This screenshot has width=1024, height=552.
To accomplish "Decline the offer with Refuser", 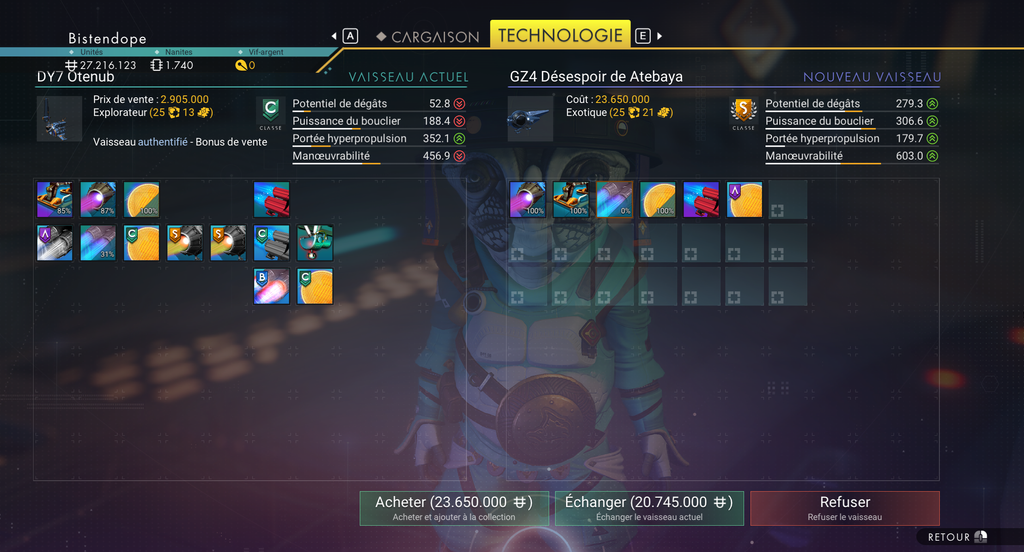I will (x=845, y=508).
